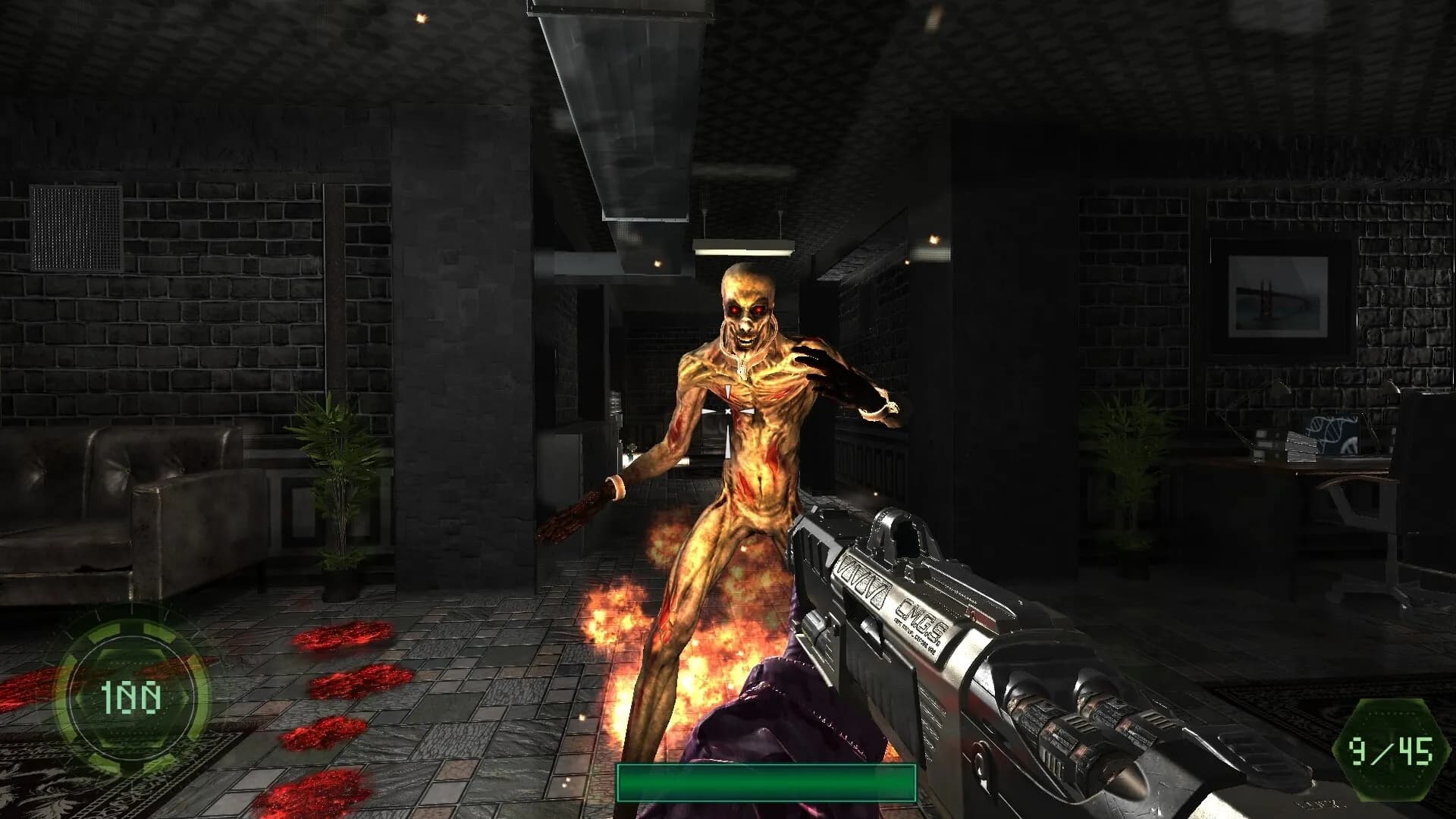Click the ceiling air duct overhead
Image resolution: width=1456 pixels, height=819 pixels.
(622, 91)
